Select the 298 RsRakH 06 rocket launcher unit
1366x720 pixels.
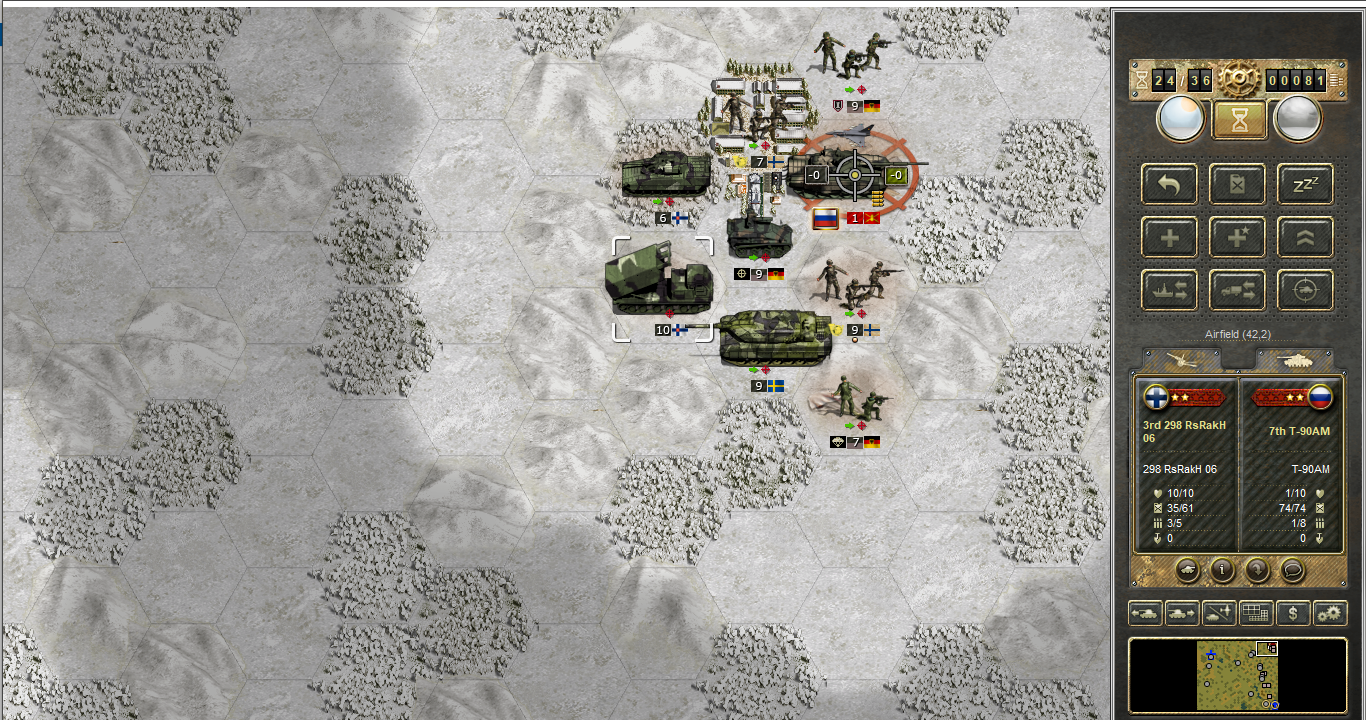(x=660, y=283)
